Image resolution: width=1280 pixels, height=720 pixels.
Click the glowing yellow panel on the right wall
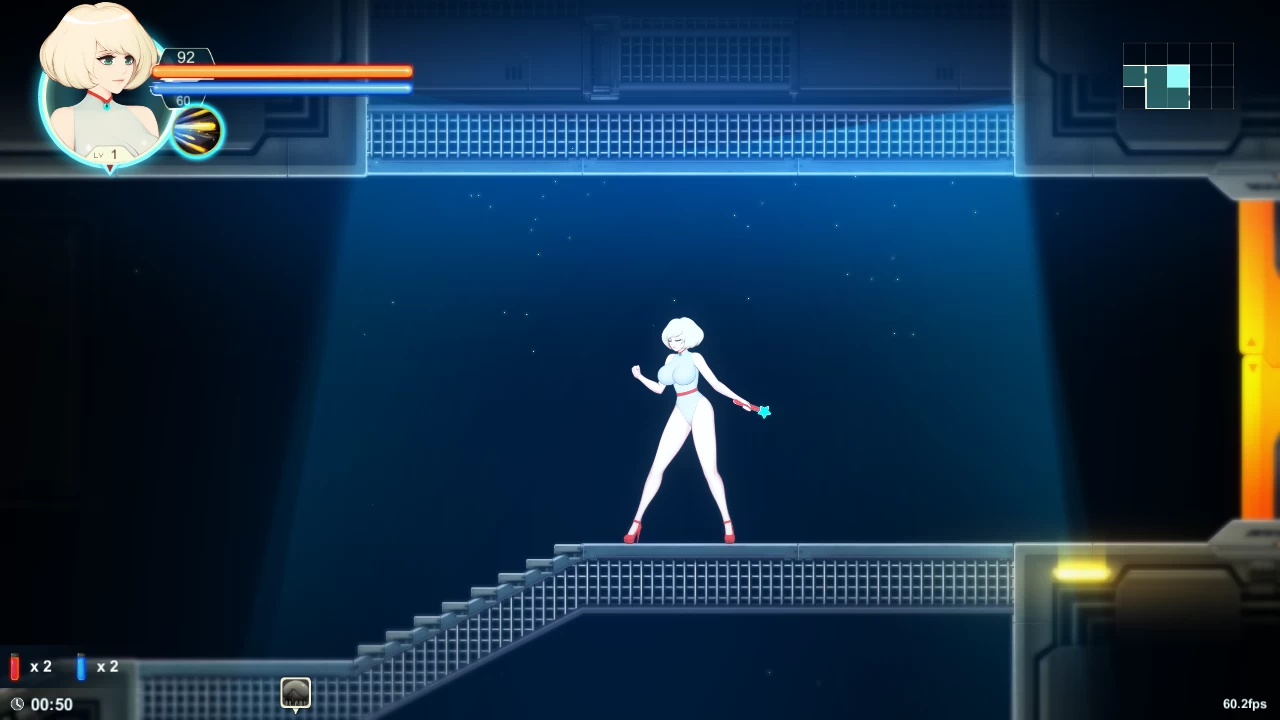coord(1082,570)
